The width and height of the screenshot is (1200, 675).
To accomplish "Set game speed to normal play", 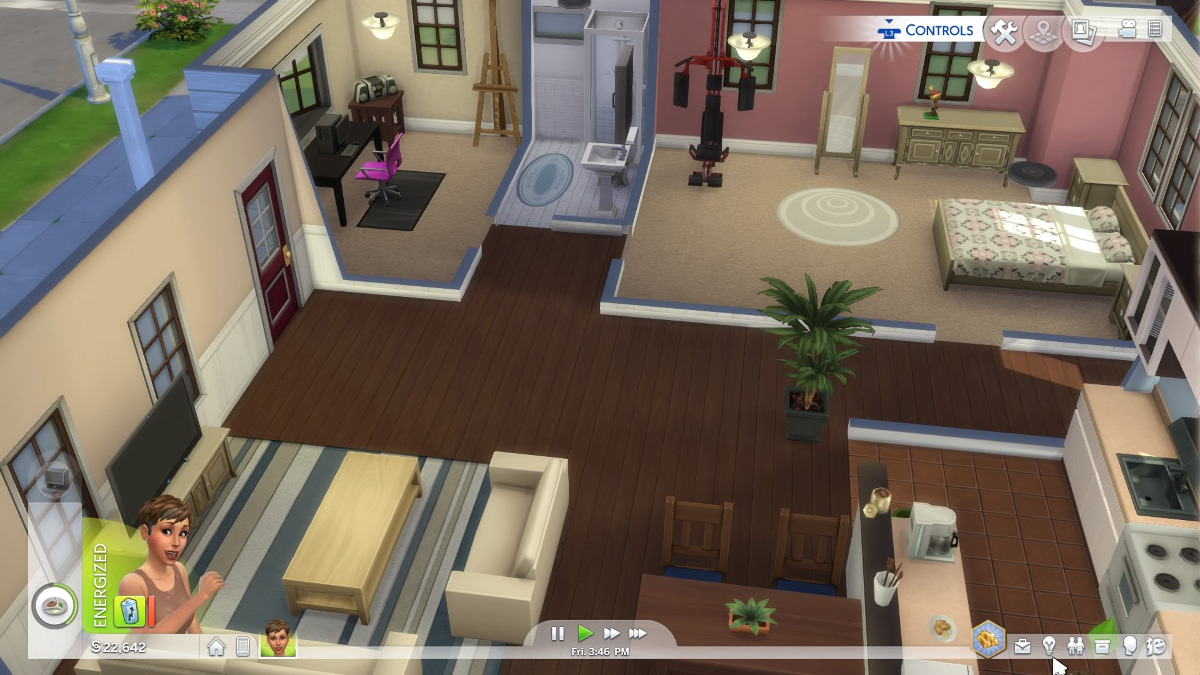I will coord(585,633).
